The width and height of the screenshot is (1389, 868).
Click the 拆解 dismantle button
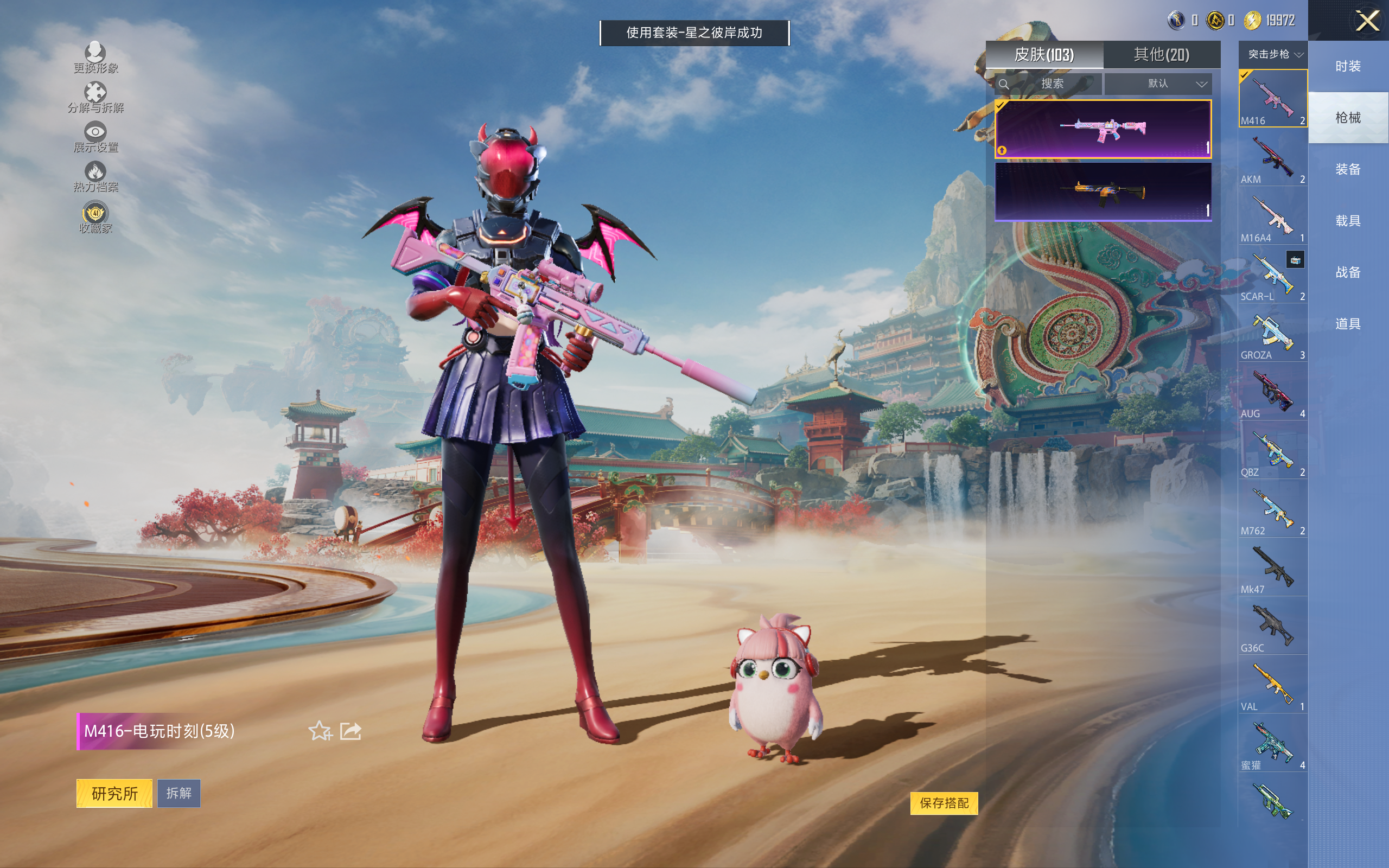pos(179,793)
